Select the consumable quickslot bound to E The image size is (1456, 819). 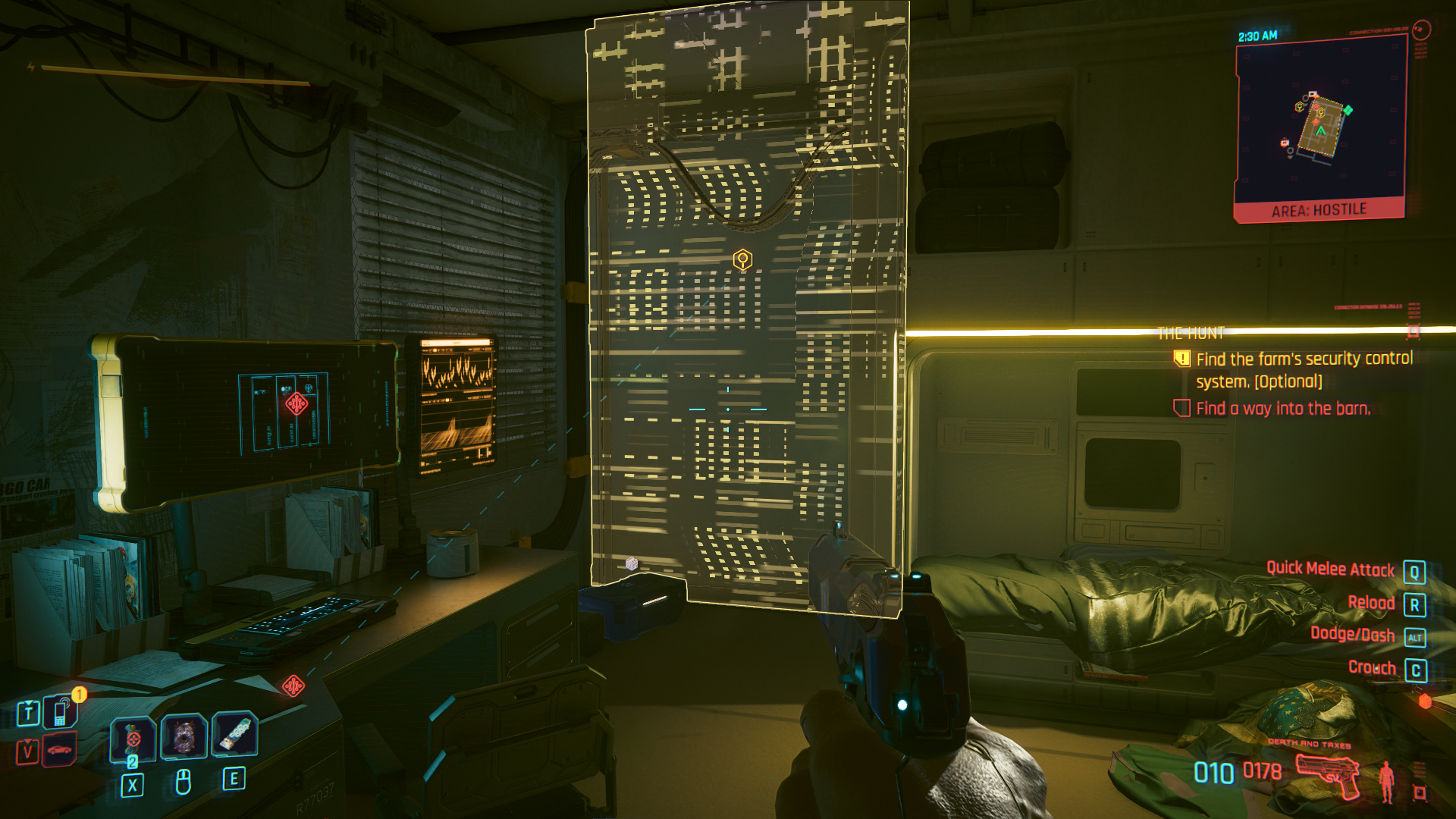click(x=235, y=736)
